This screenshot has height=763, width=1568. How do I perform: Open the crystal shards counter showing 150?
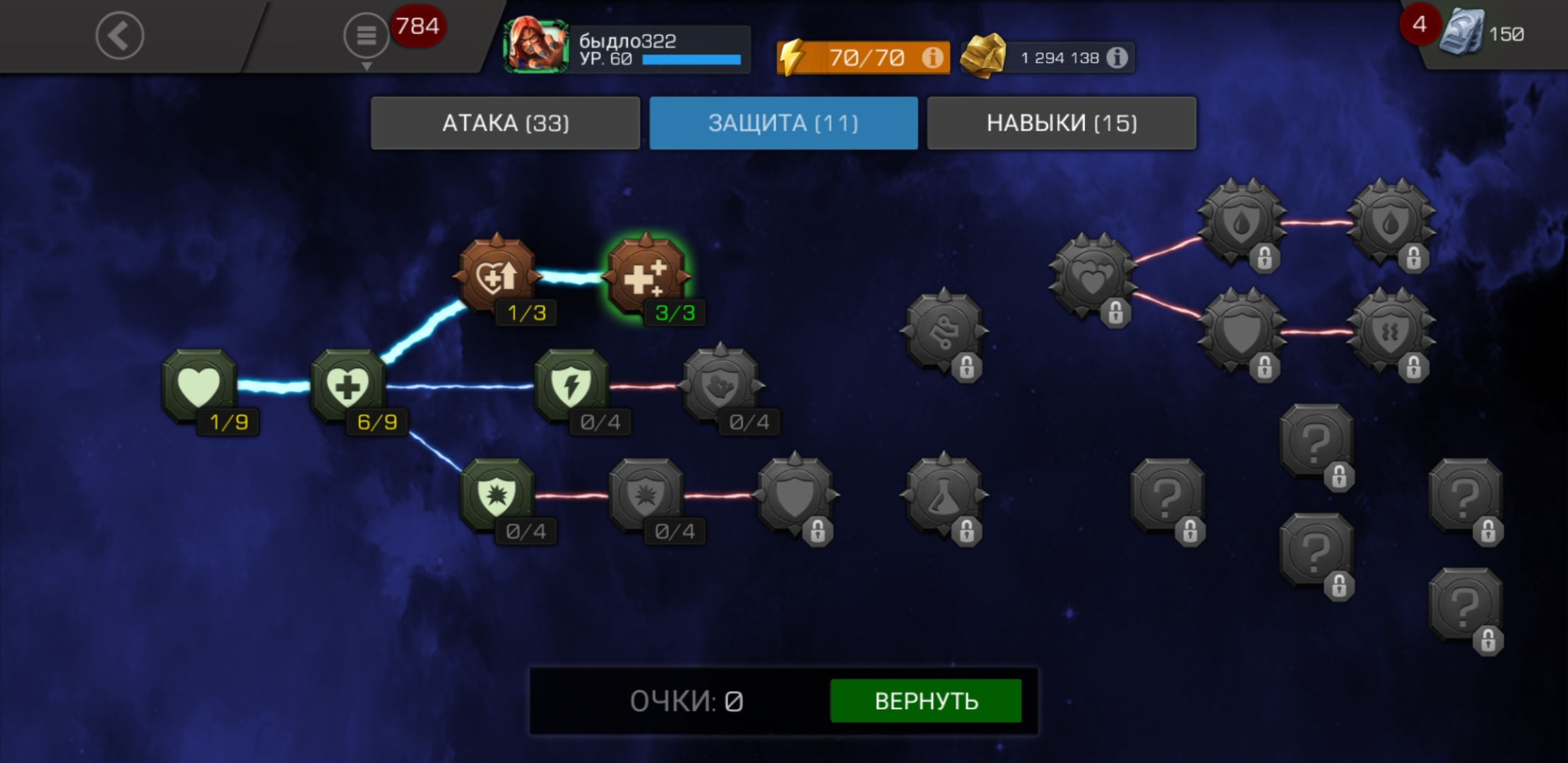click(x=1482, y=33)
